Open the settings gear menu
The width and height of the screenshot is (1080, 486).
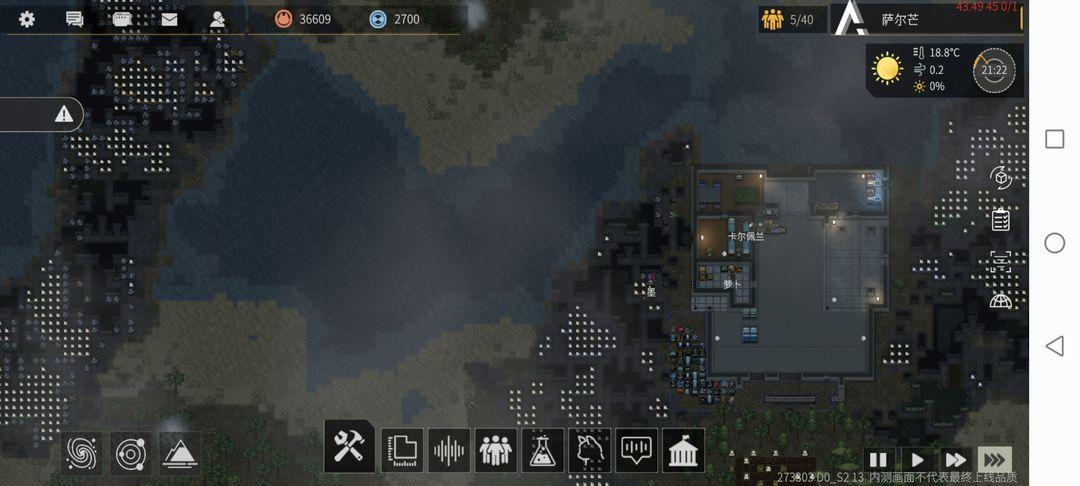coord(27,19)
